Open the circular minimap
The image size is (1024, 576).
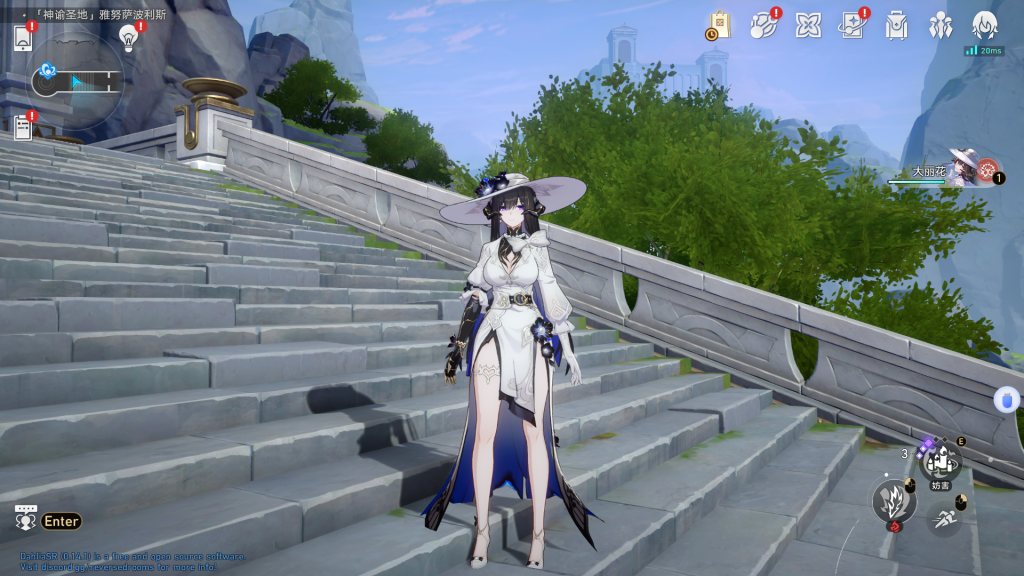point(77,80)
